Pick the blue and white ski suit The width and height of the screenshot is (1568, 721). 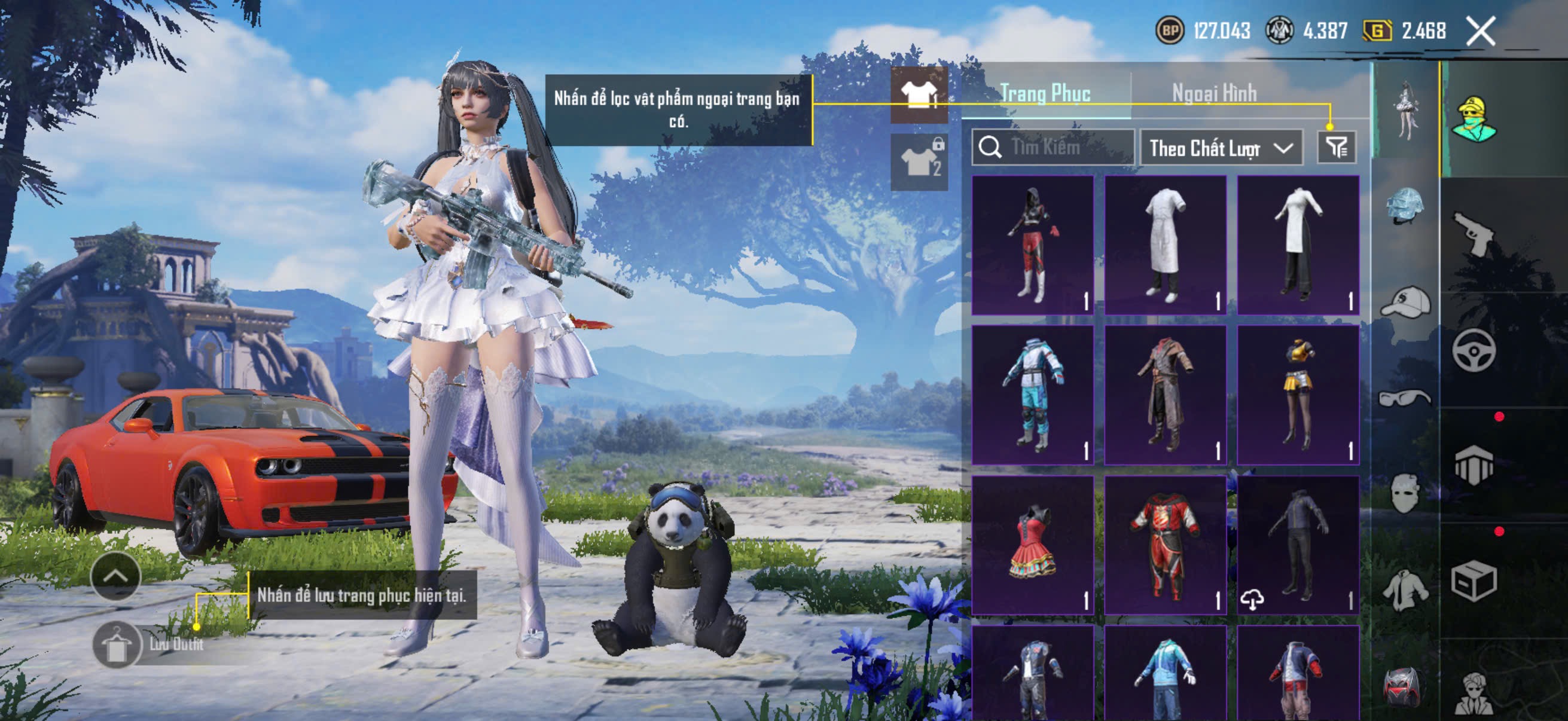pyautogui.click(x=1032, y=394)
